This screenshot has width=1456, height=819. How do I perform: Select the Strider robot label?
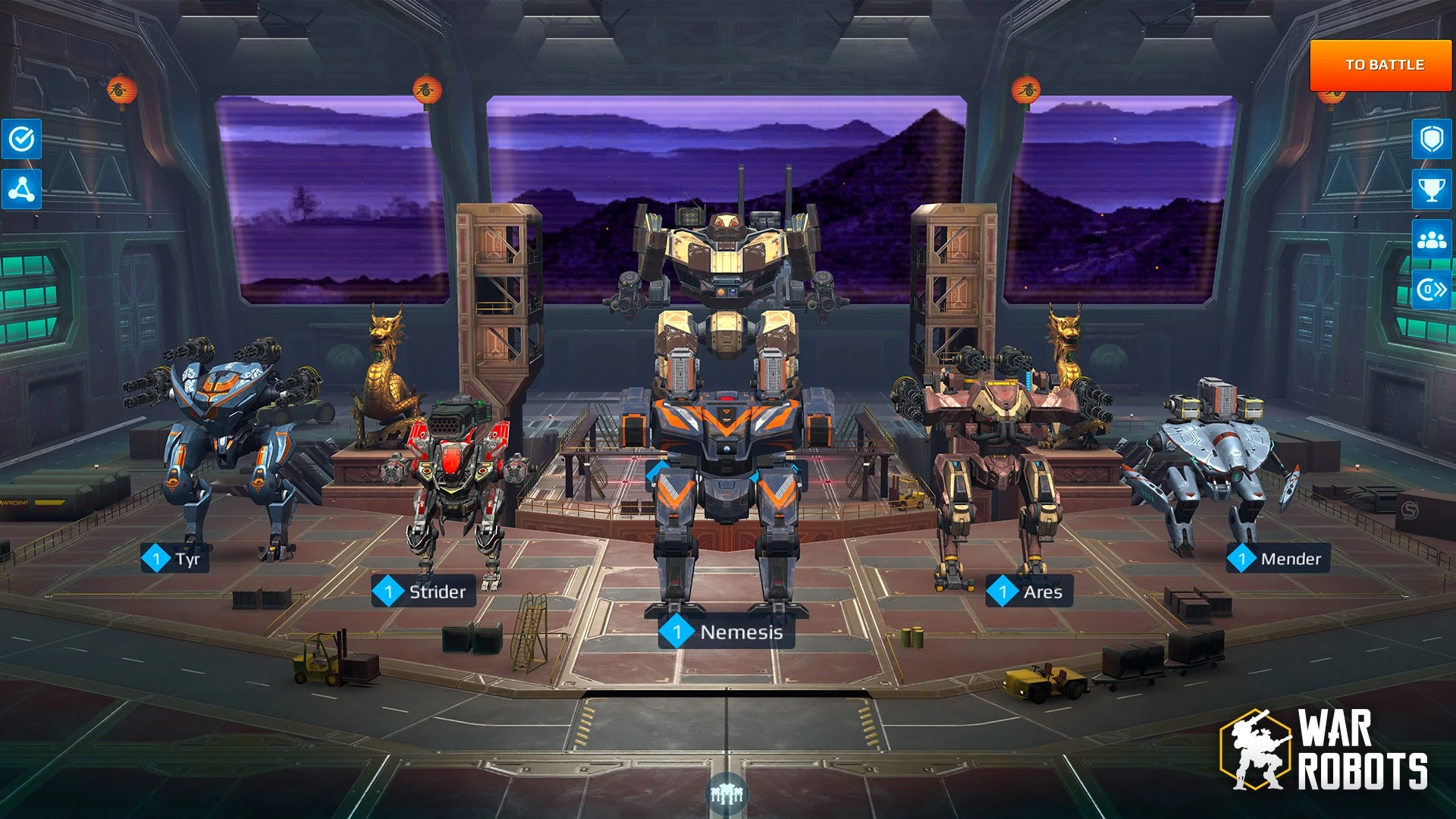pyautogui.click(x=424, y=591)
